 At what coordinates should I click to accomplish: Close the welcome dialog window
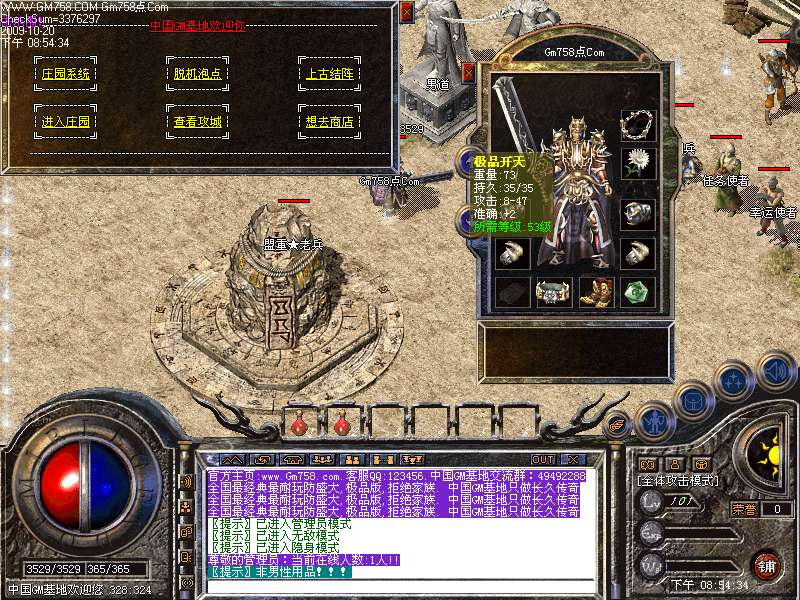(405, 13)
